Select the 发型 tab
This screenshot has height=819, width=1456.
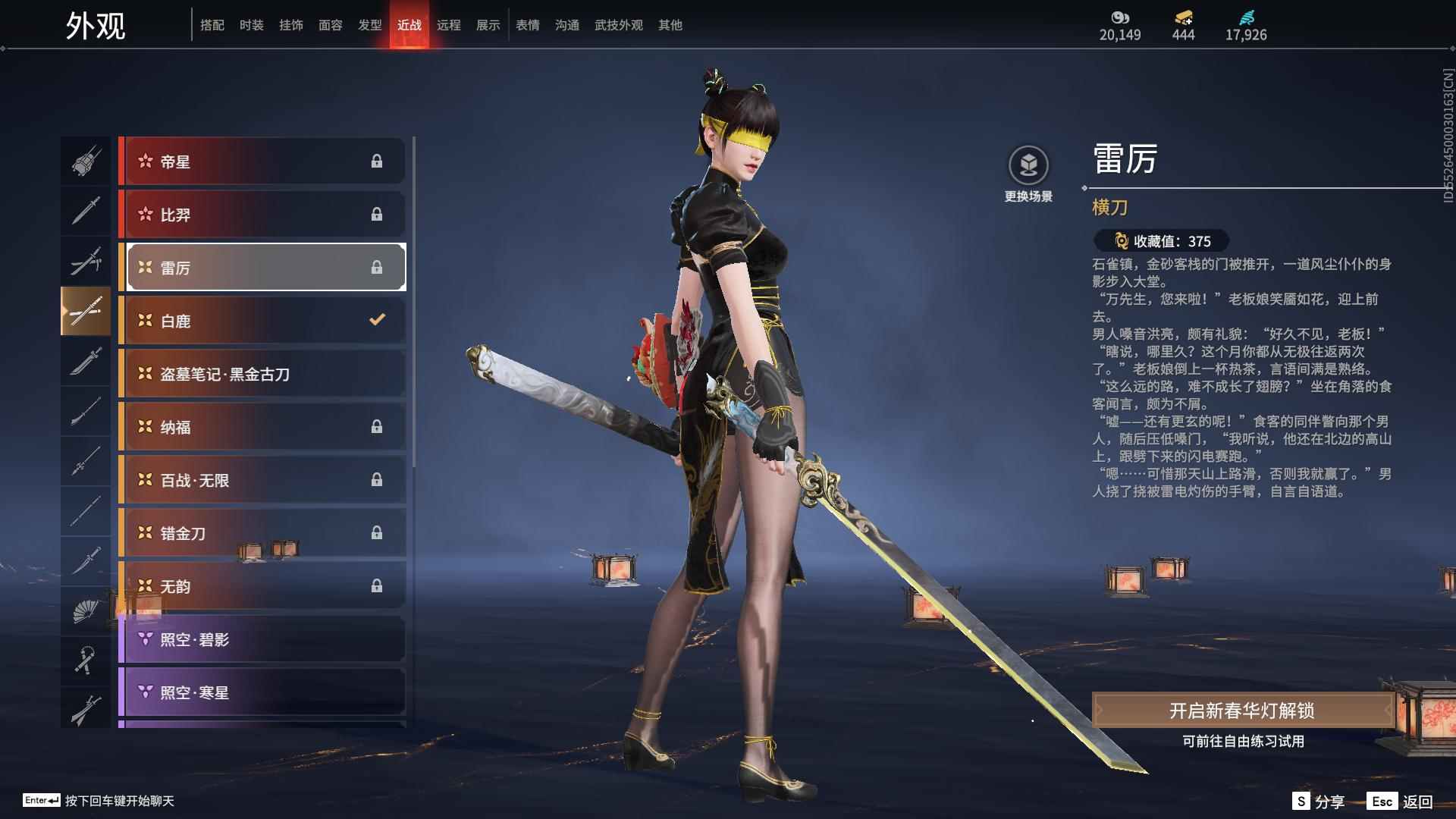click(369, 25)
